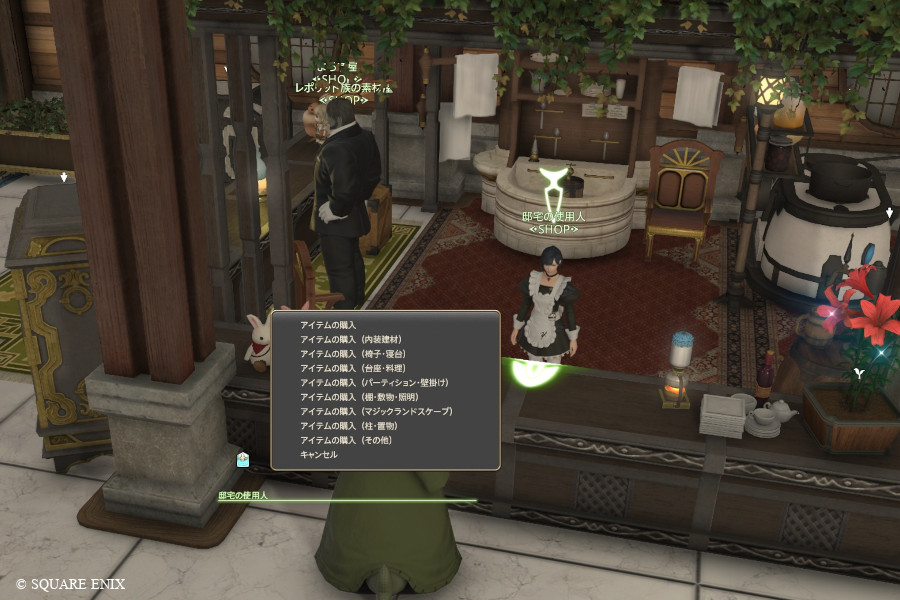Select アイテムの購入 (マジックランドスケープ)
The height and width of the screenshot is (600, 900).
tap(376, 411)
